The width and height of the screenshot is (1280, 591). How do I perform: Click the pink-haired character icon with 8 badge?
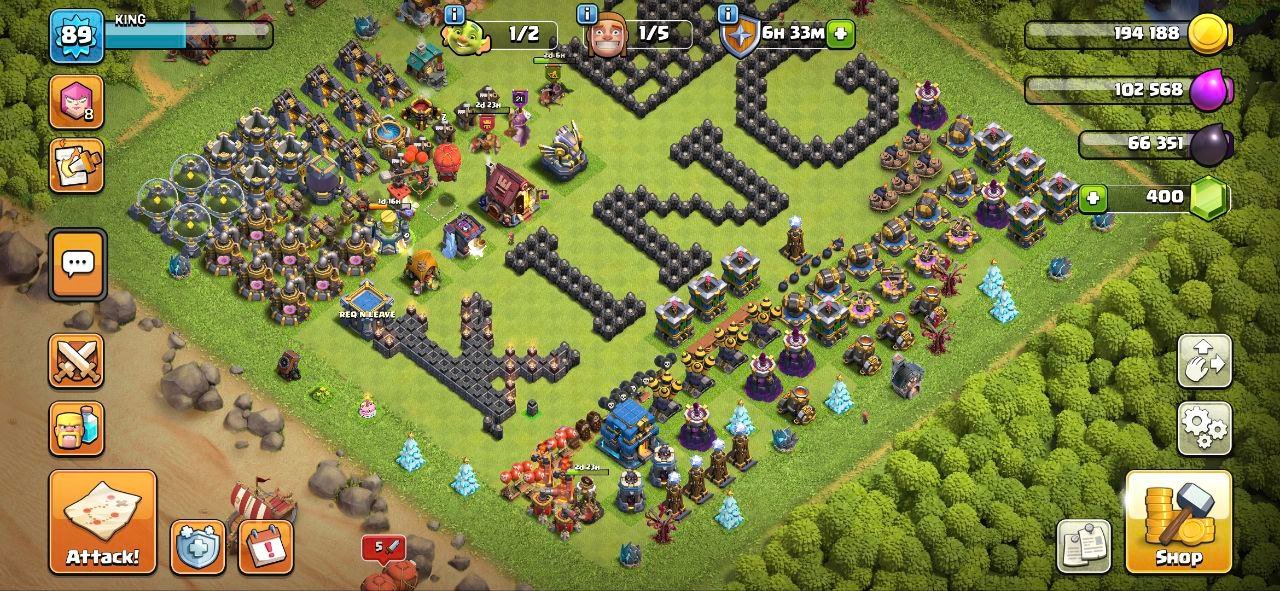click(76, 102)
